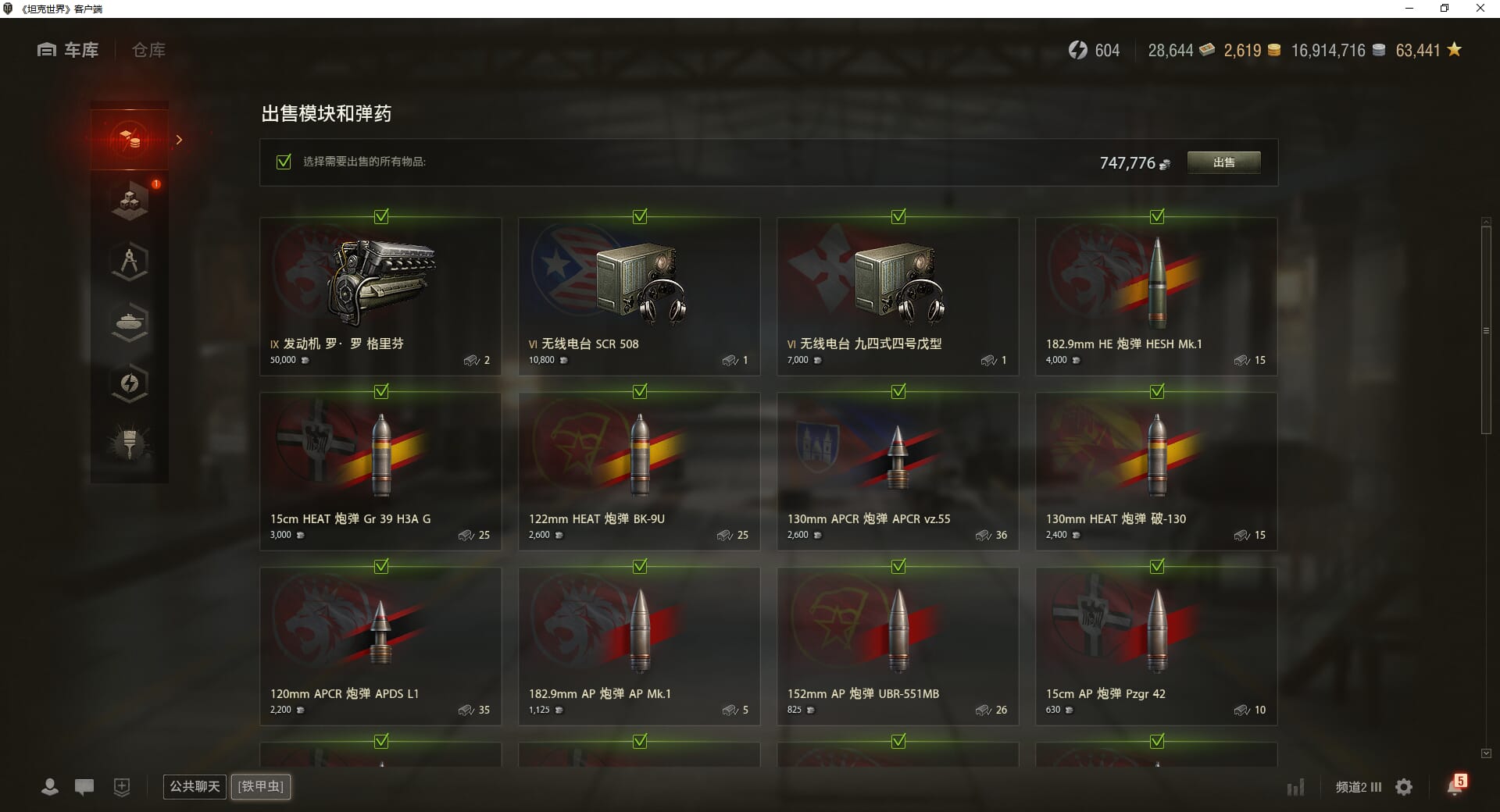The image size is (1500, 812).
Task: Open the 公共聊天 public chat channel
Action: tap(195, 786)
